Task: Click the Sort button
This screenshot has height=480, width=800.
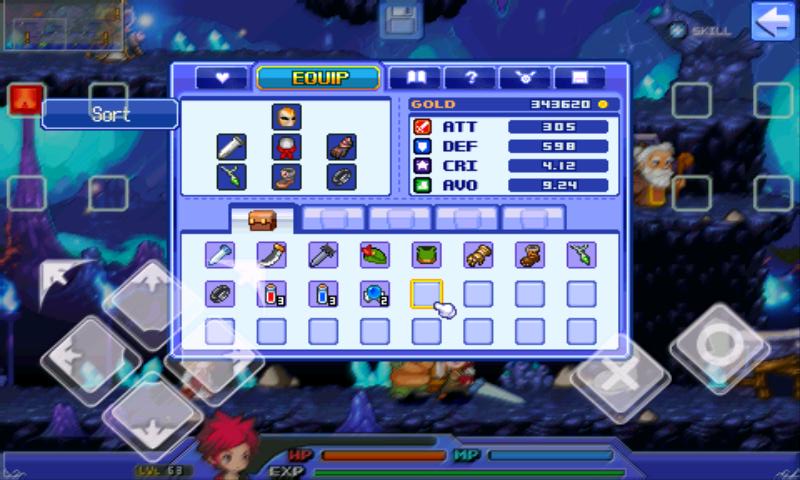Action: point(110,114)
